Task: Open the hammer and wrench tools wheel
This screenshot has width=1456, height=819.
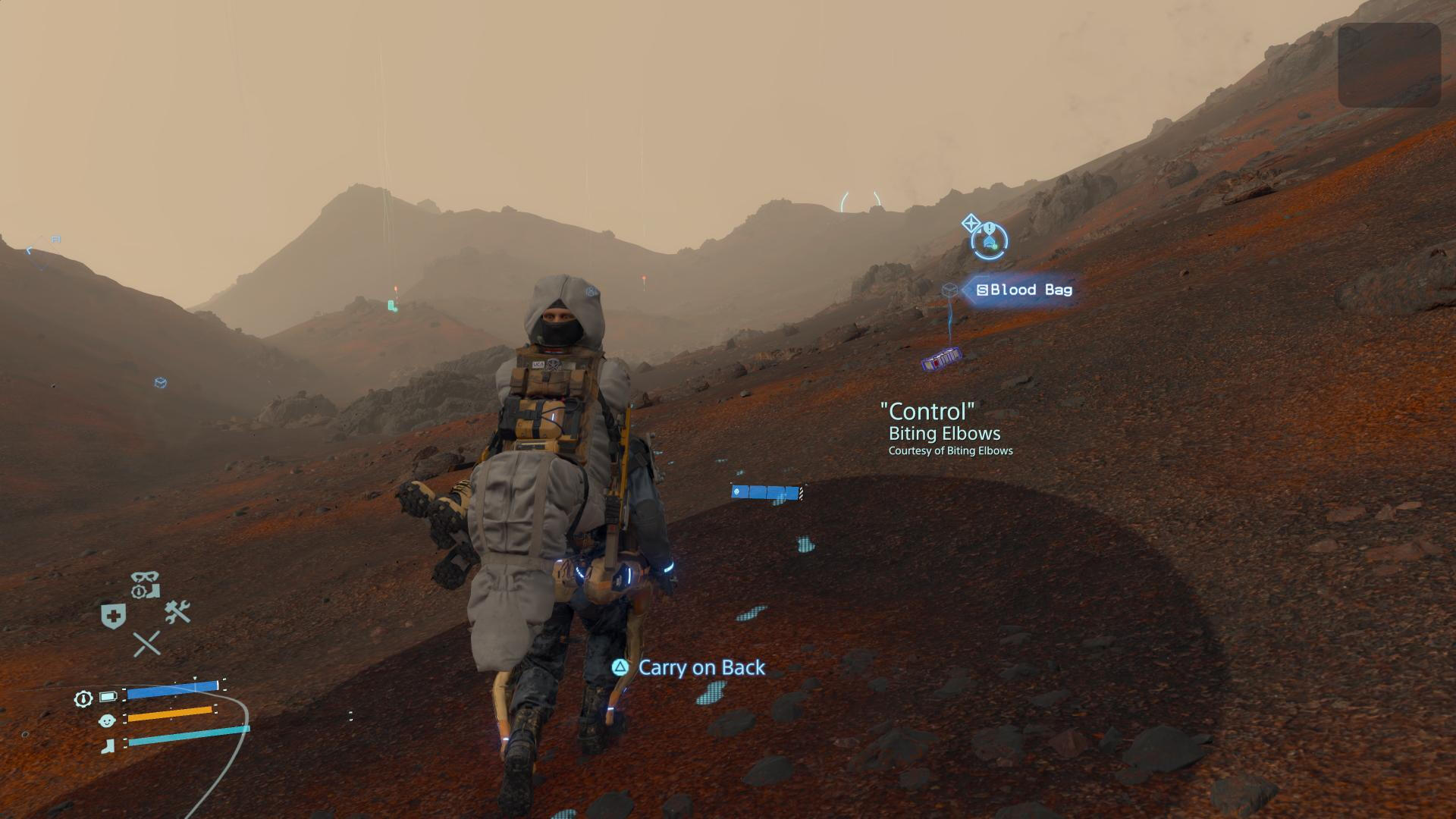Action: (177, 611)
